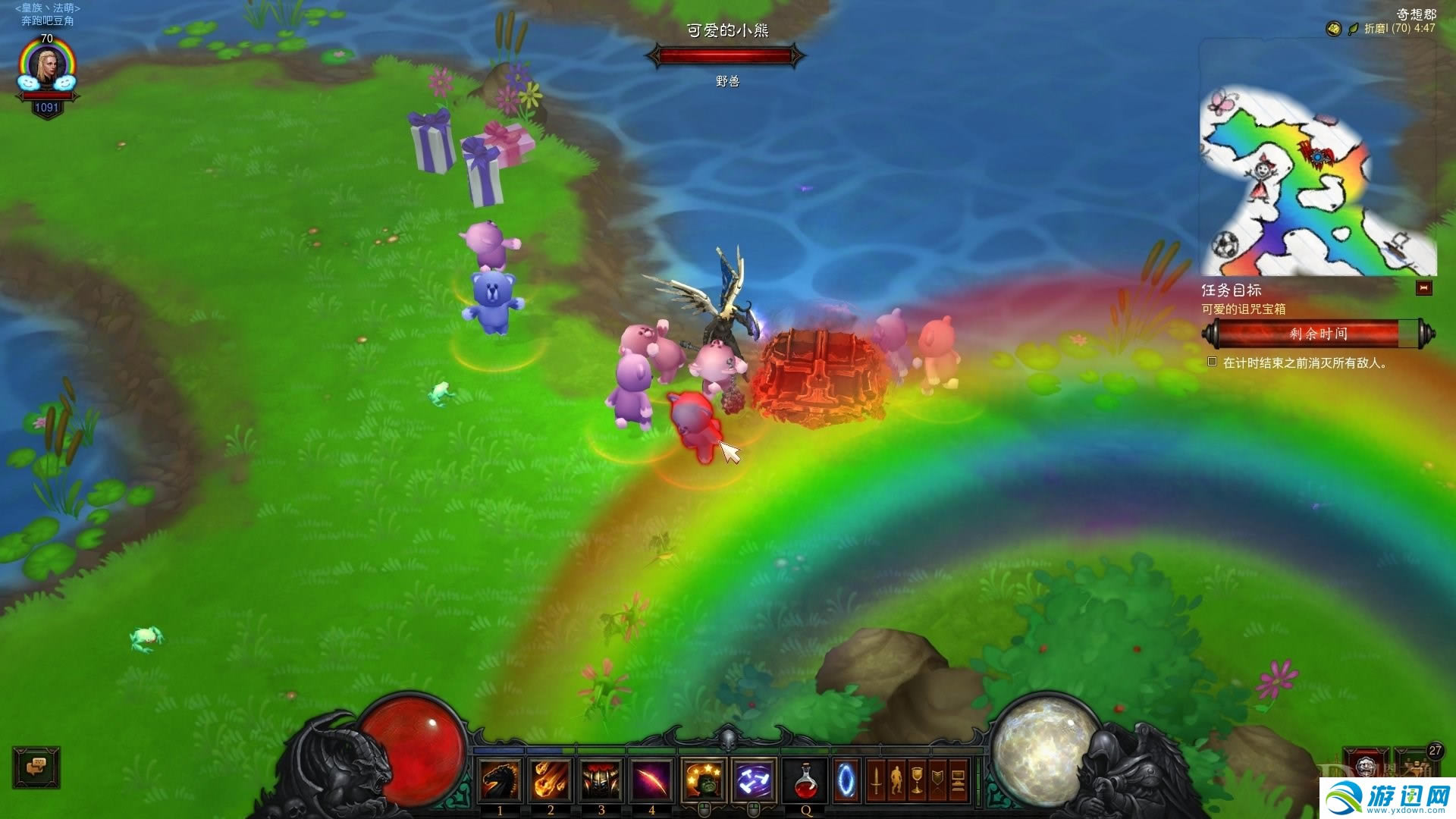Screen dimensions: 1456x819
Task: Open the banner shield menu icon
Action: 937,780
